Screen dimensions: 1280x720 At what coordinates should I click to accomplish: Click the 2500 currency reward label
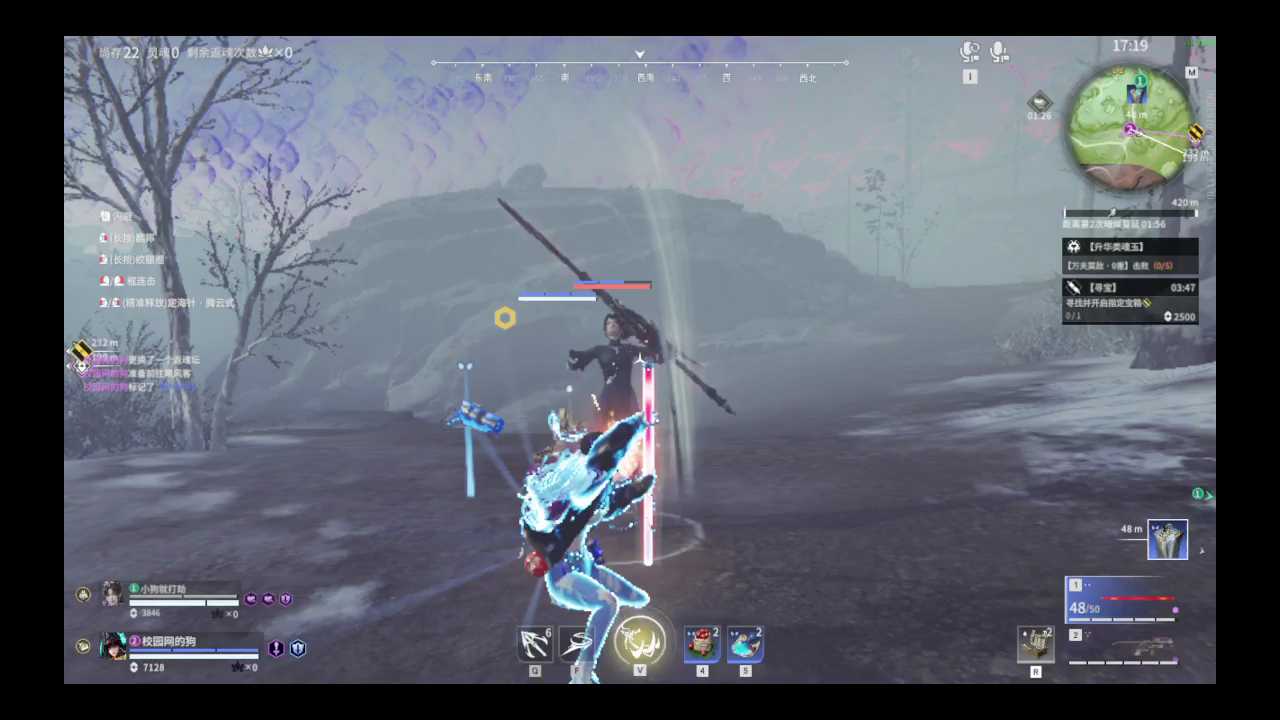coord(1183,317)
